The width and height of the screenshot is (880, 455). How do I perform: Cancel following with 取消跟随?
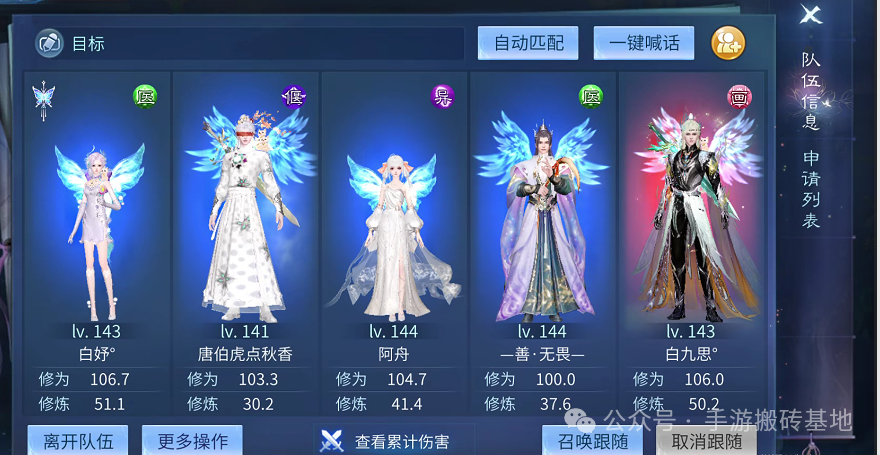[706, 441]
